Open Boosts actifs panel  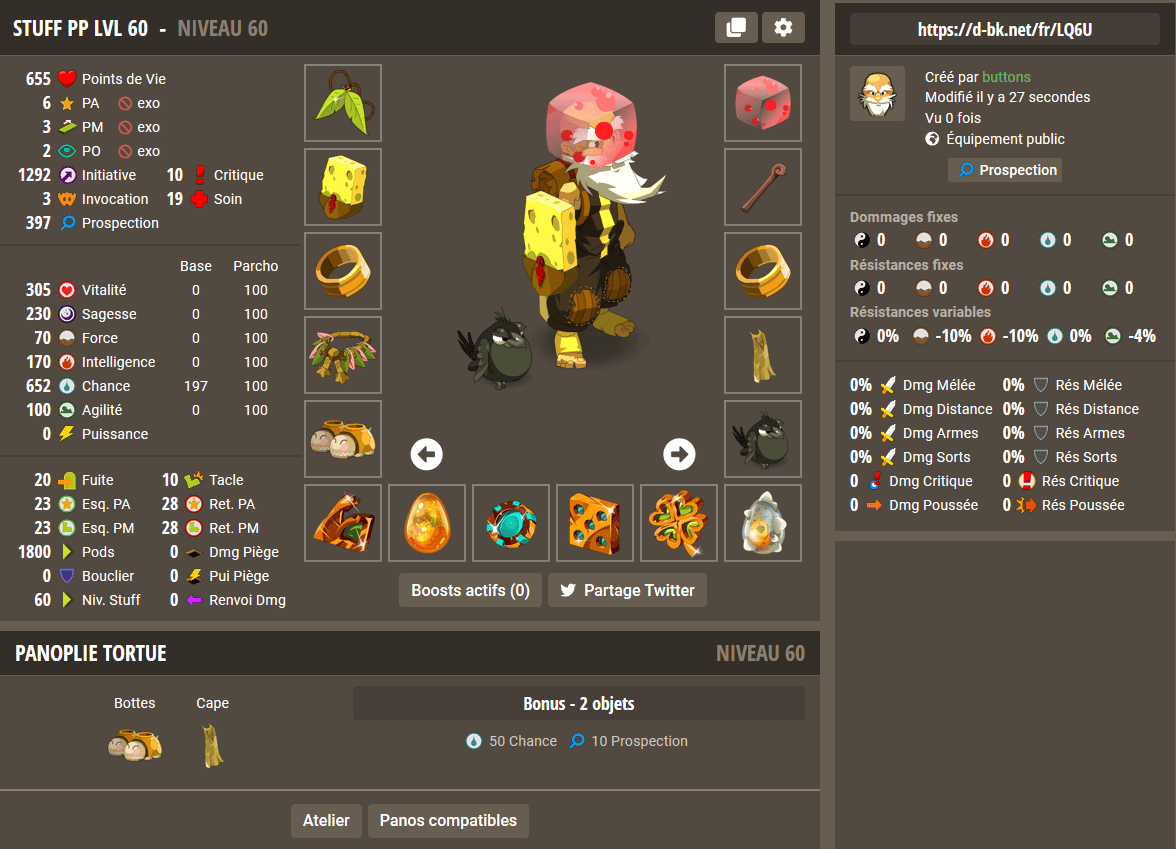470,590
